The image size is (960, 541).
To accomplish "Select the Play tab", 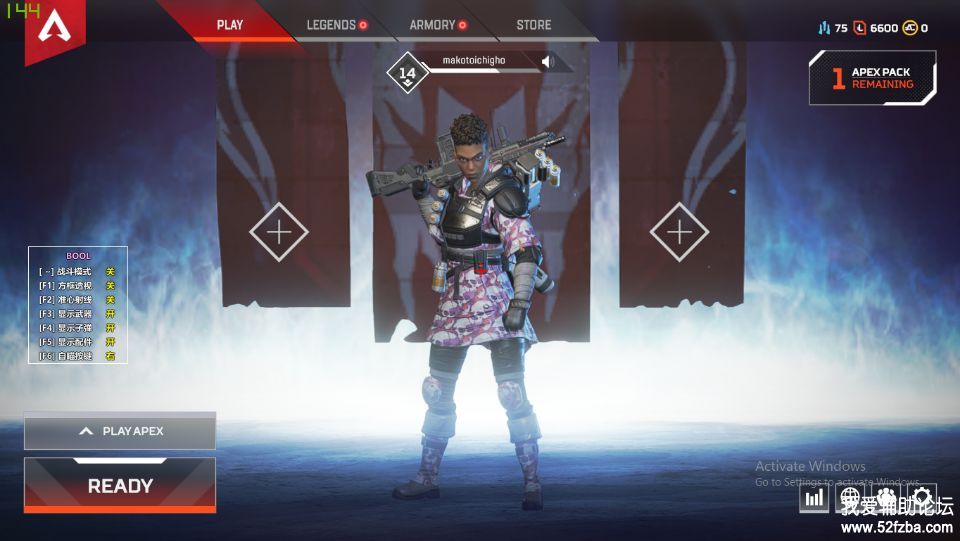I will pyautogui.click(x=230, y=25).
